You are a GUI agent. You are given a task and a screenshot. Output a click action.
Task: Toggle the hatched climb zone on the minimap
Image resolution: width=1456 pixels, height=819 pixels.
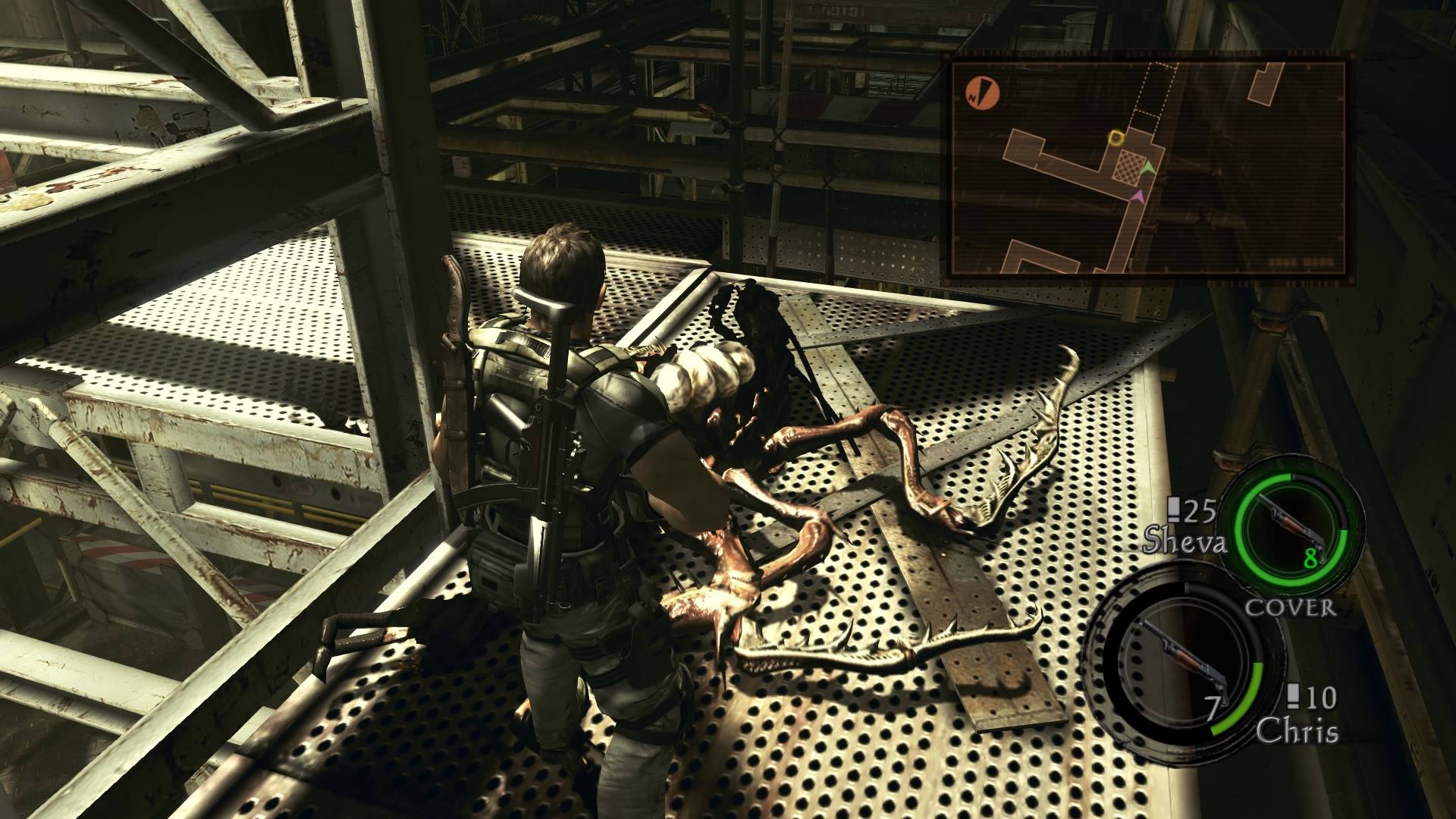(1129, 166)
